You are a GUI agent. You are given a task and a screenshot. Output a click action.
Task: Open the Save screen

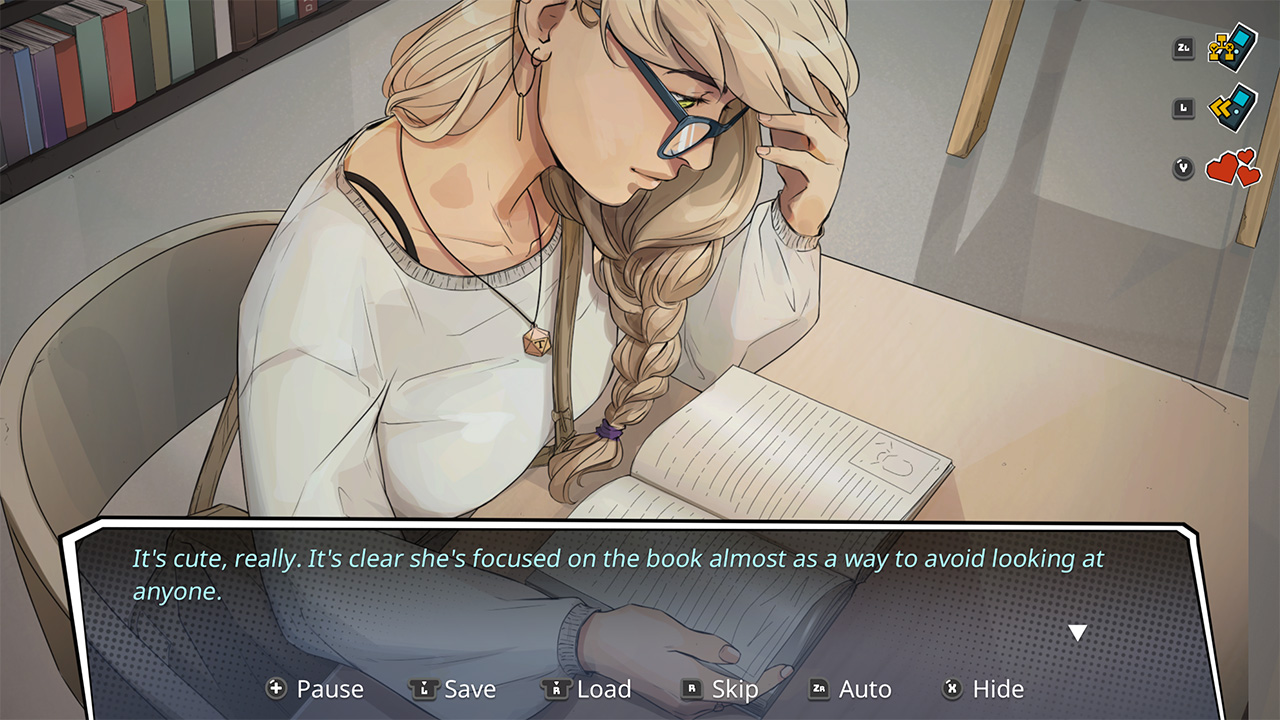pos(472,689)
